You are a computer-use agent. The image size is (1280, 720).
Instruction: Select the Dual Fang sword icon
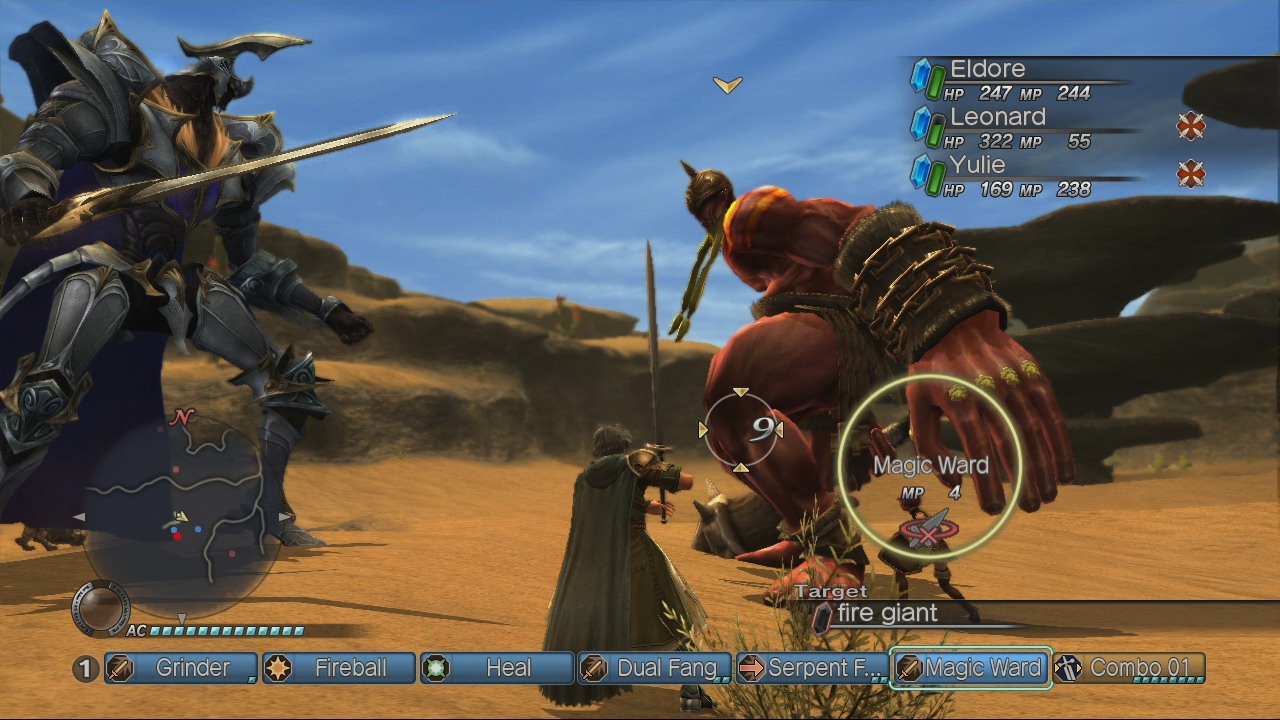(x=592, y=668)
